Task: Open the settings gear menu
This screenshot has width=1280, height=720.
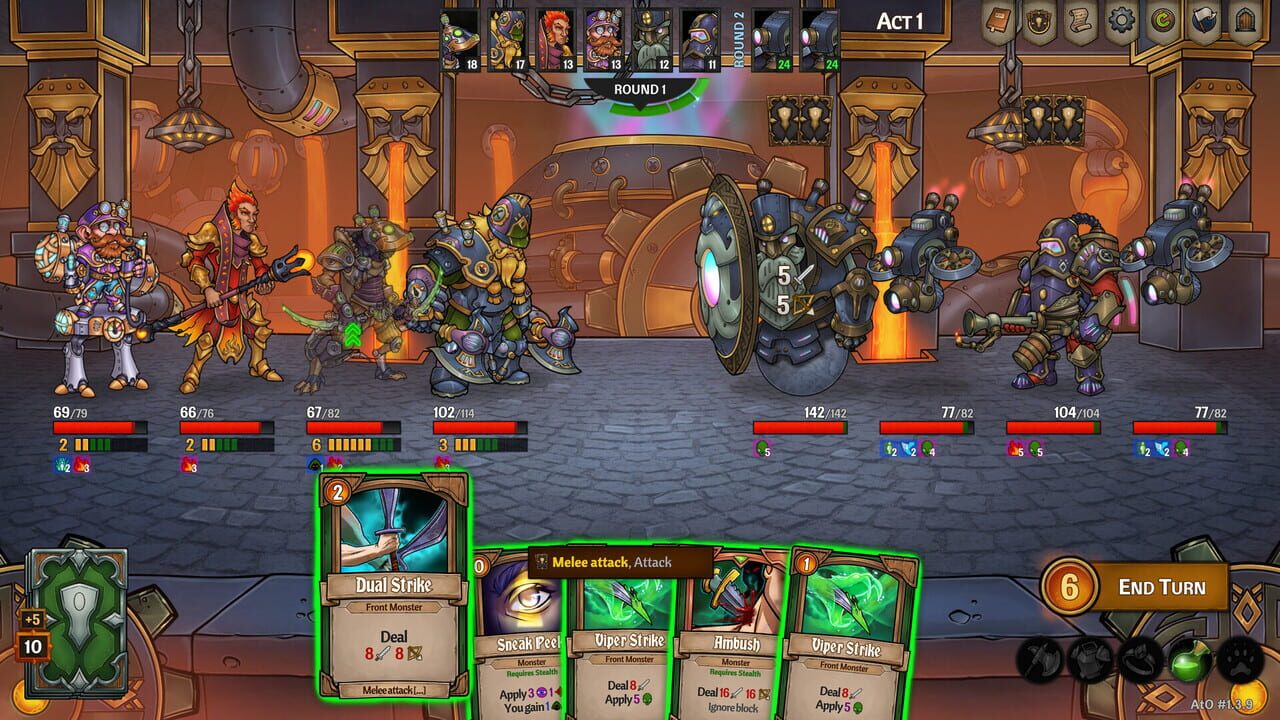Action: click(x=1120, y=22)
